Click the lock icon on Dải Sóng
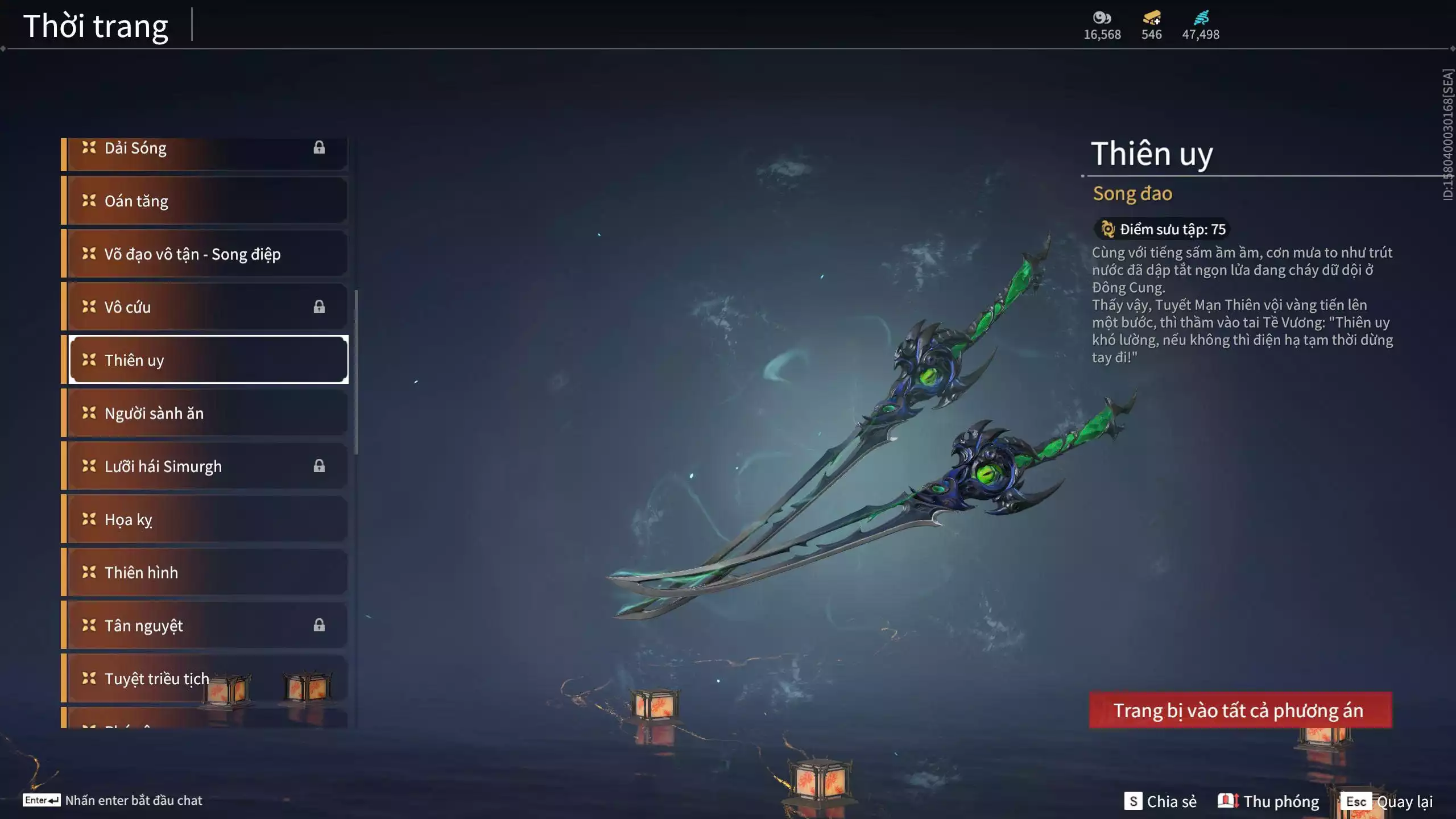1456x819 pixels. click(x=320, y=148)
